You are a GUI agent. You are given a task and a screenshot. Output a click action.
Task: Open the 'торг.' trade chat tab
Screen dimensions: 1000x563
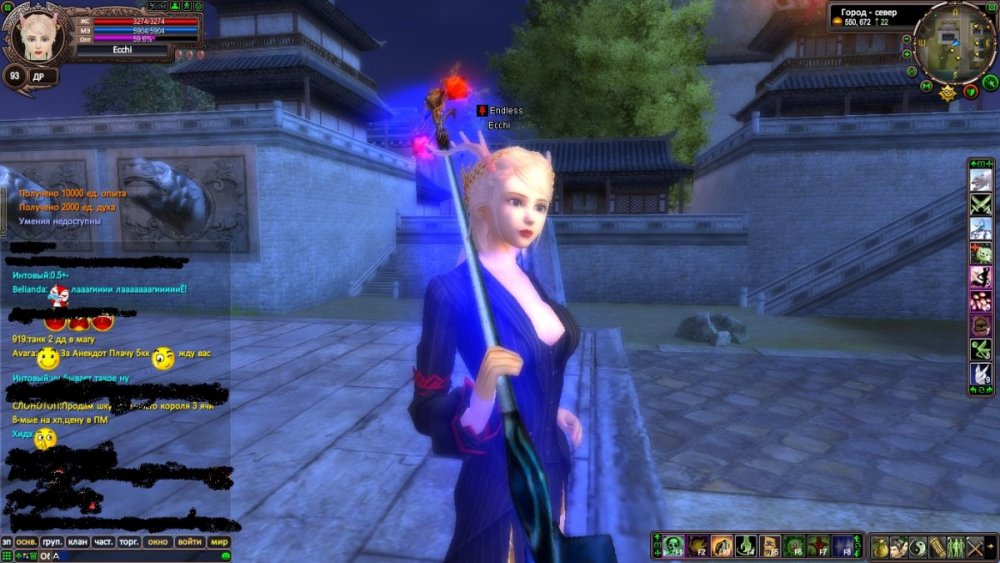pos(129,542)
